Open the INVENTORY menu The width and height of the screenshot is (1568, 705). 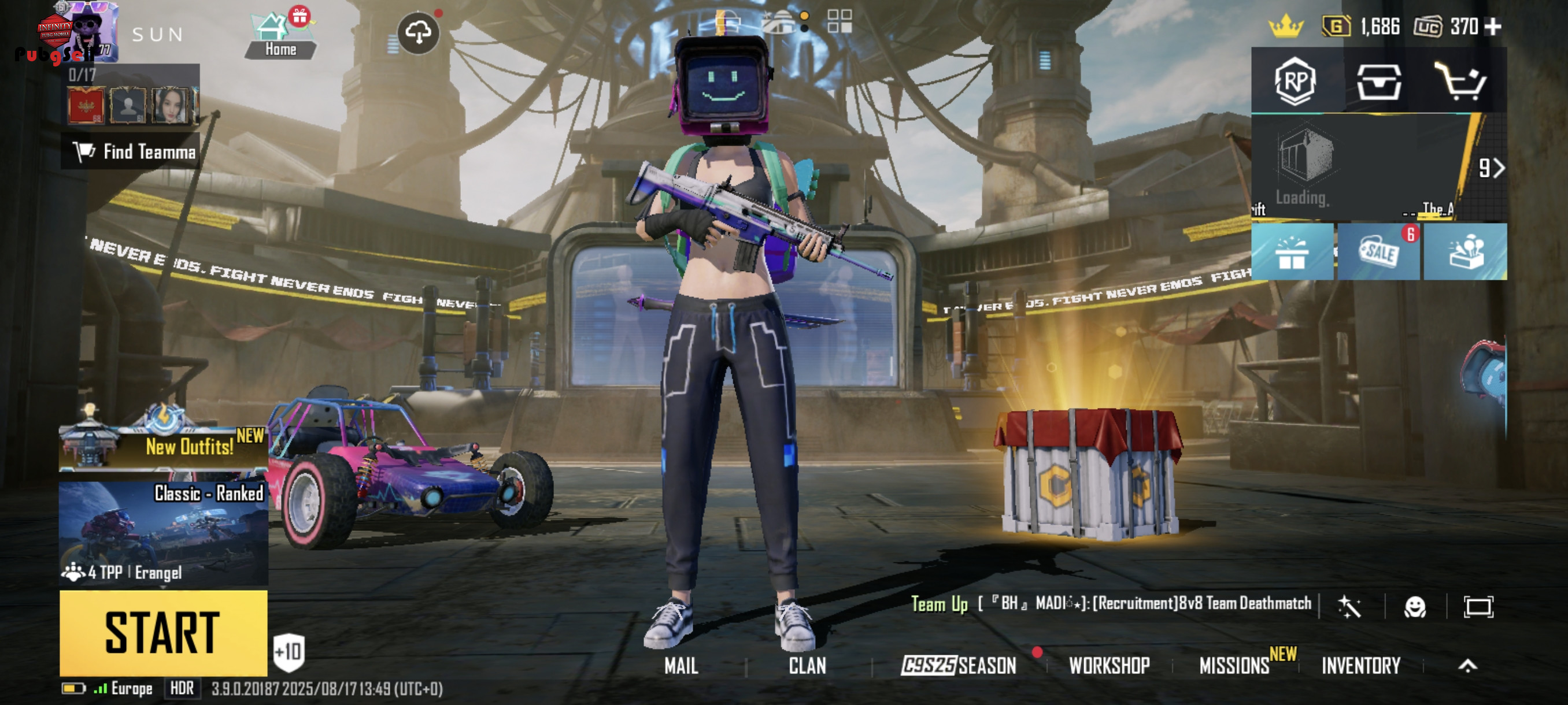1361,666
